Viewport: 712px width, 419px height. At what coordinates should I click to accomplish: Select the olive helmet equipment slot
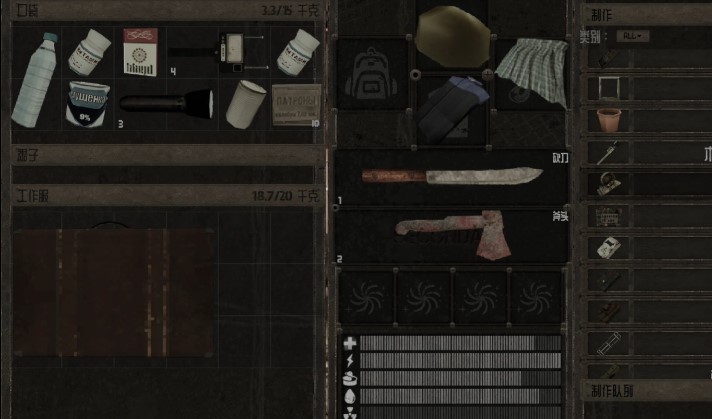(450, 36)
